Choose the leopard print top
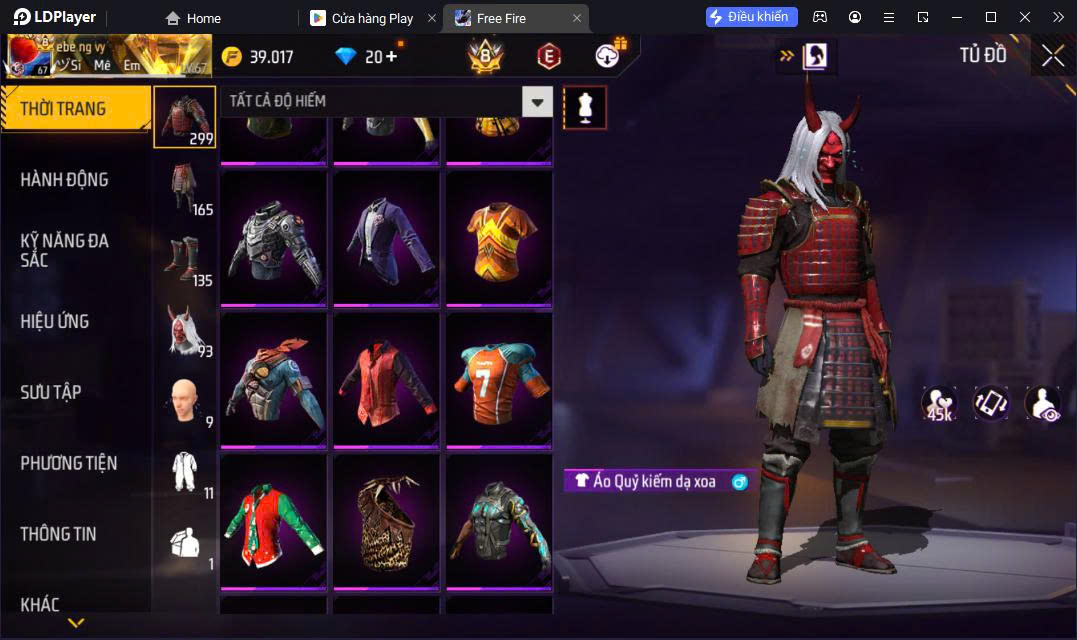 (x=386, y=520)
